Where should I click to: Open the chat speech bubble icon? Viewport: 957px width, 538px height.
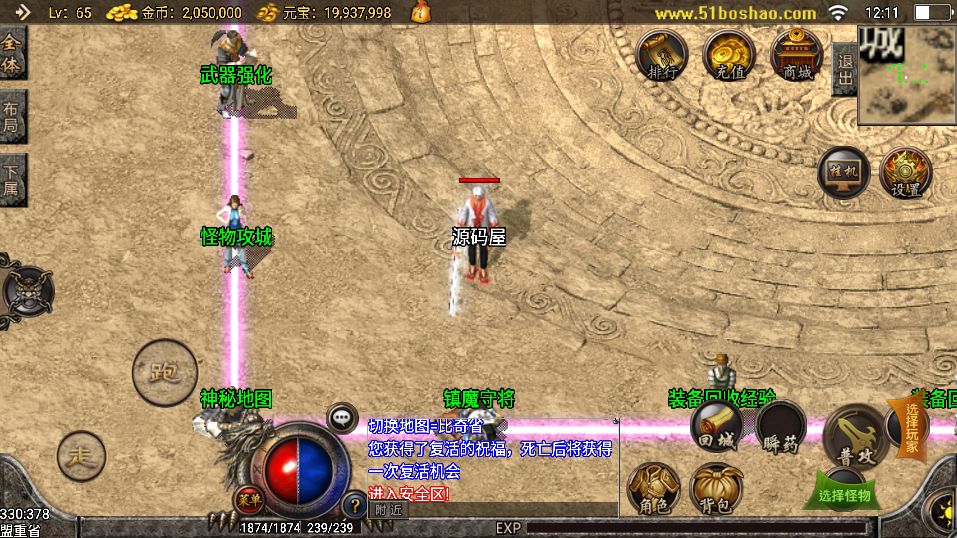click(x=342, y=417)
